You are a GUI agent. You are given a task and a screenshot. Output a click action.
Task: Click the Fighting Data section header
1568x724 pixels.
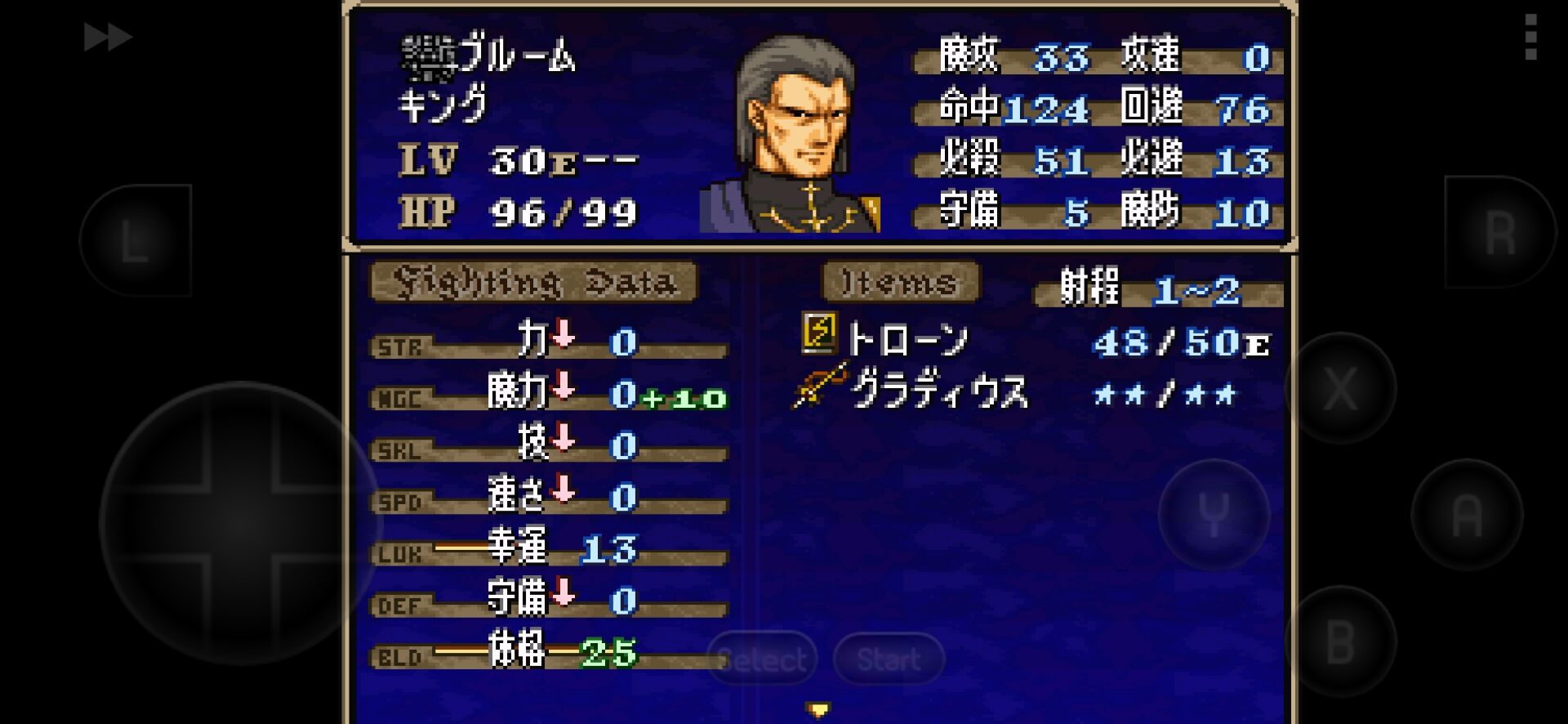click(534, 283)
